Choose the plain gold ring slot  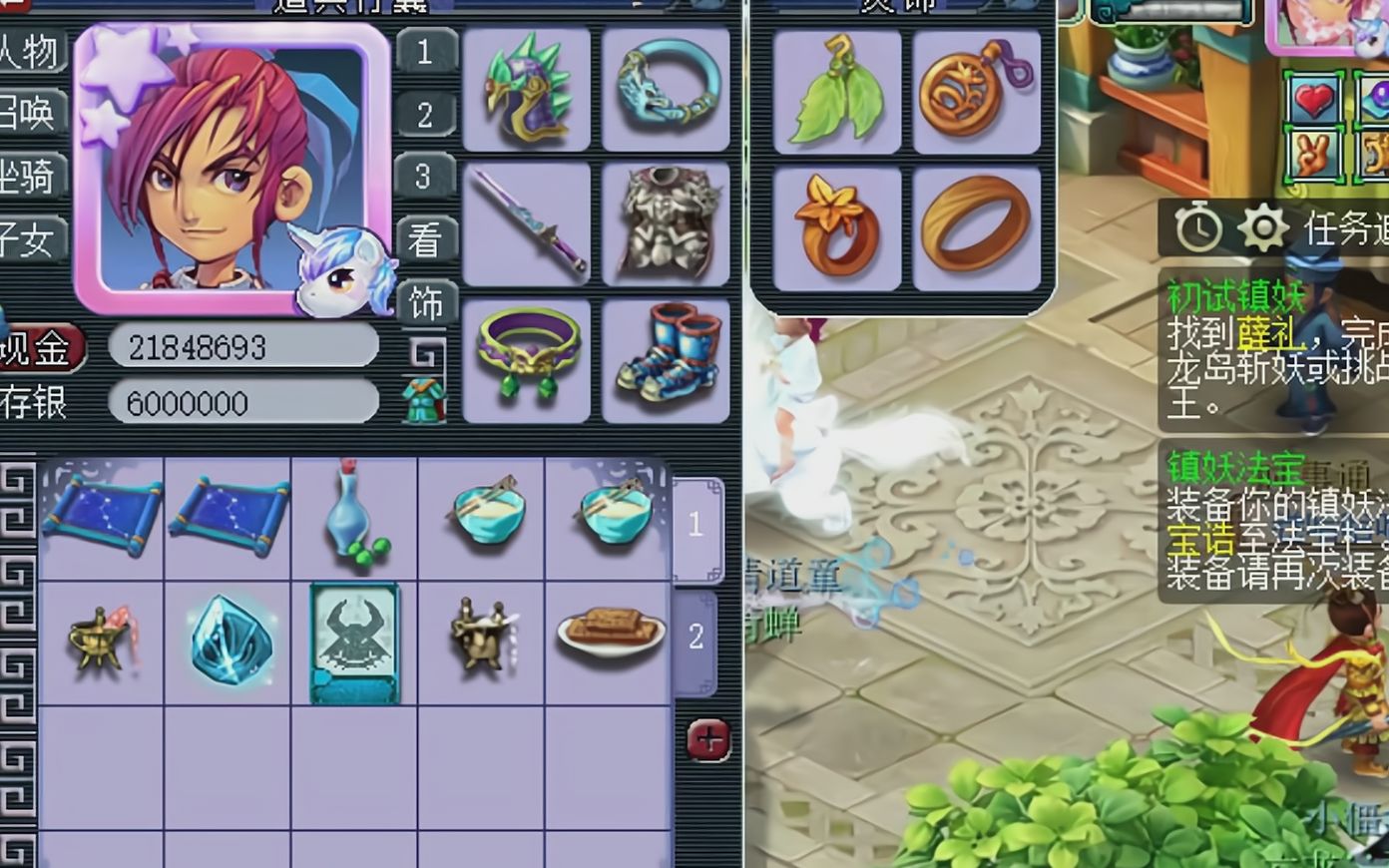[x=977, y=229]
